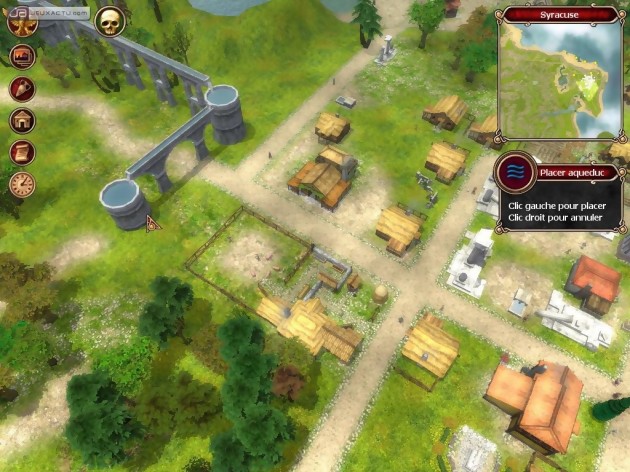Image resolution: width=630 pixels, height=472 pixels.
Task: Open the temple building menu icon
Action: pyautogui.click(x=22, y=121)
